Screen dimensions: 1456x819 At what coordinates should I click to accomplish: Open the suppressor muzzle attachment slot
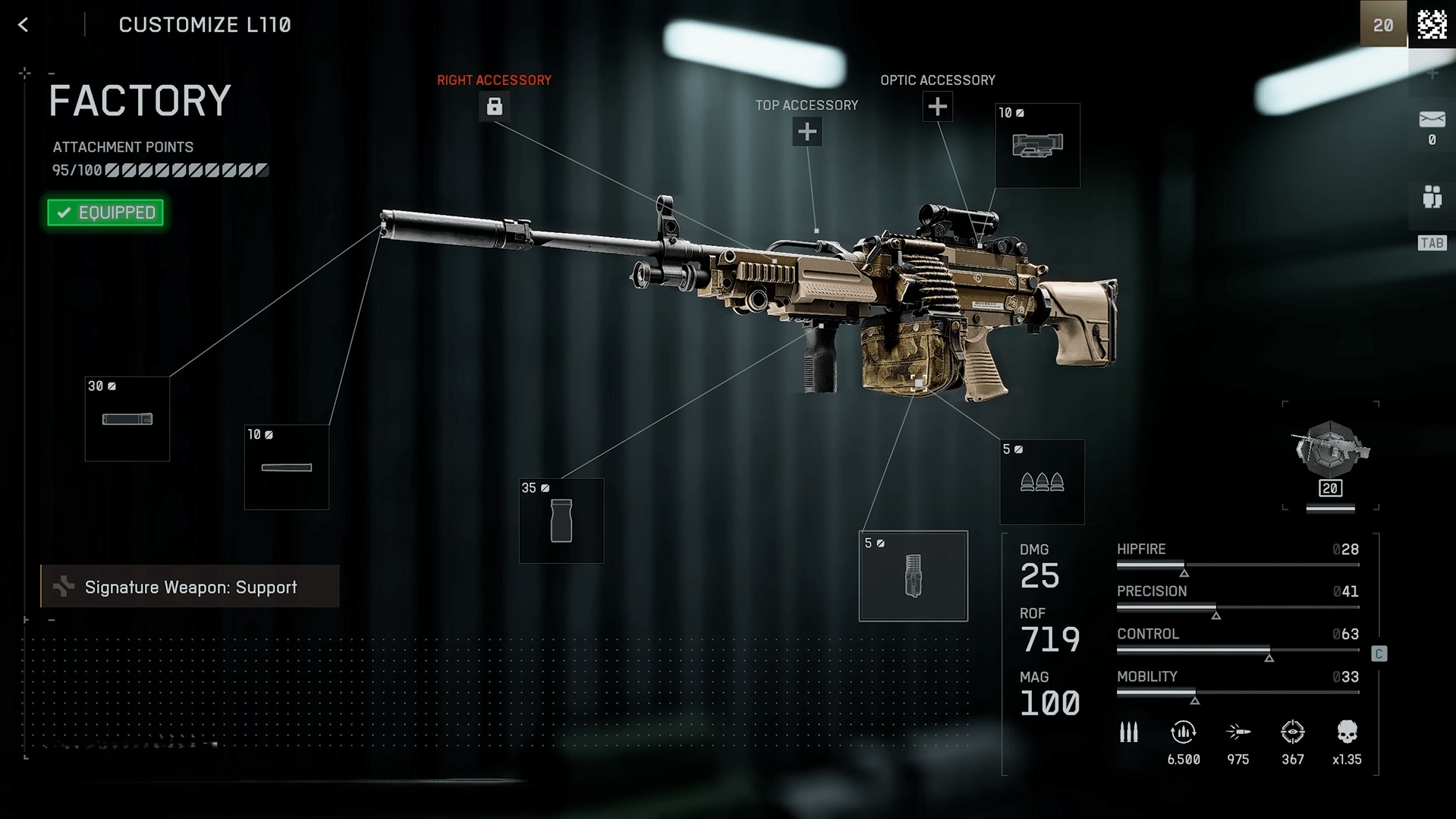127,419
